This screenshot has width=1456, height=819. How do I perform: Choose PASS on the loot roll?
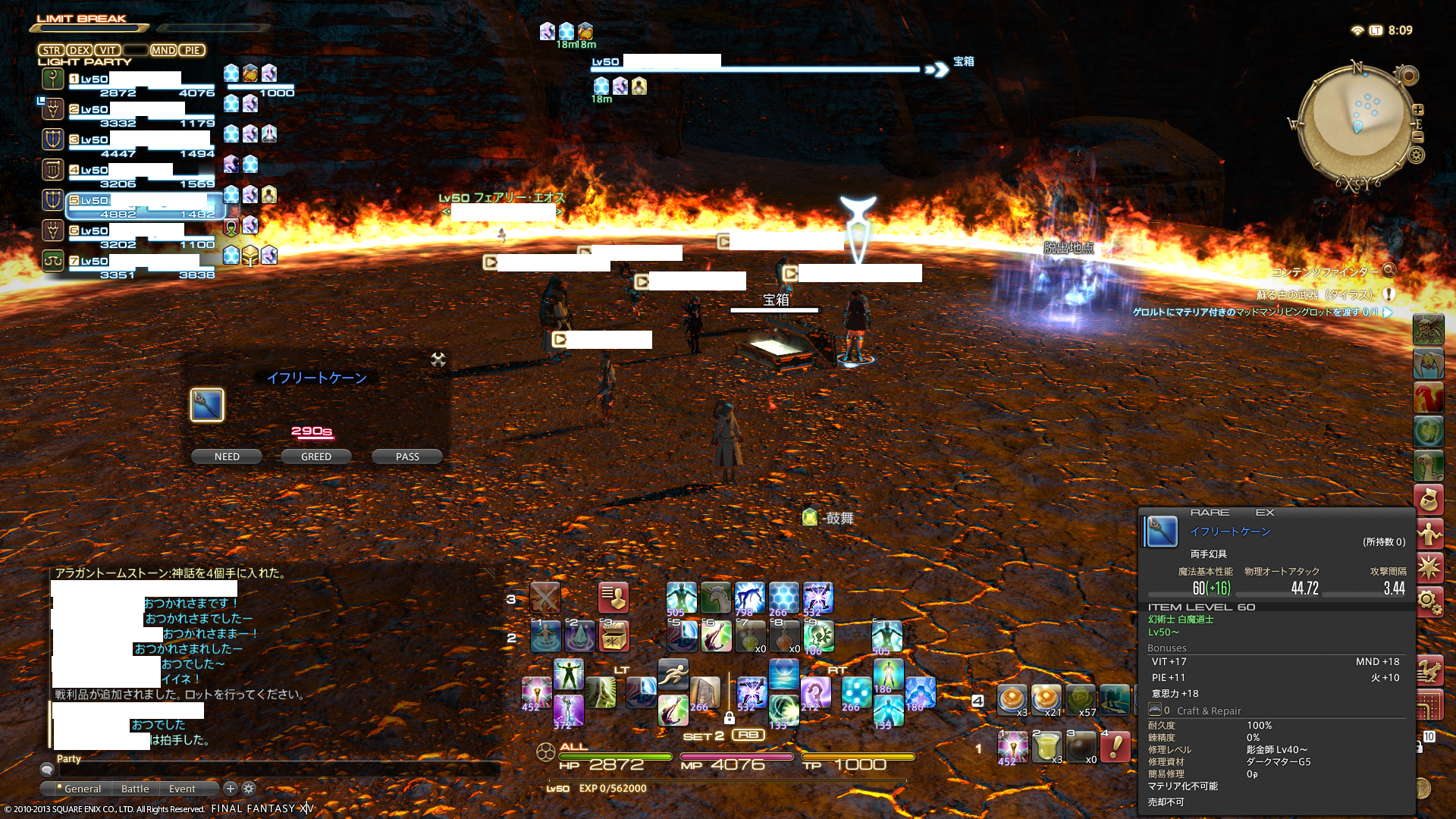point(407,457)
